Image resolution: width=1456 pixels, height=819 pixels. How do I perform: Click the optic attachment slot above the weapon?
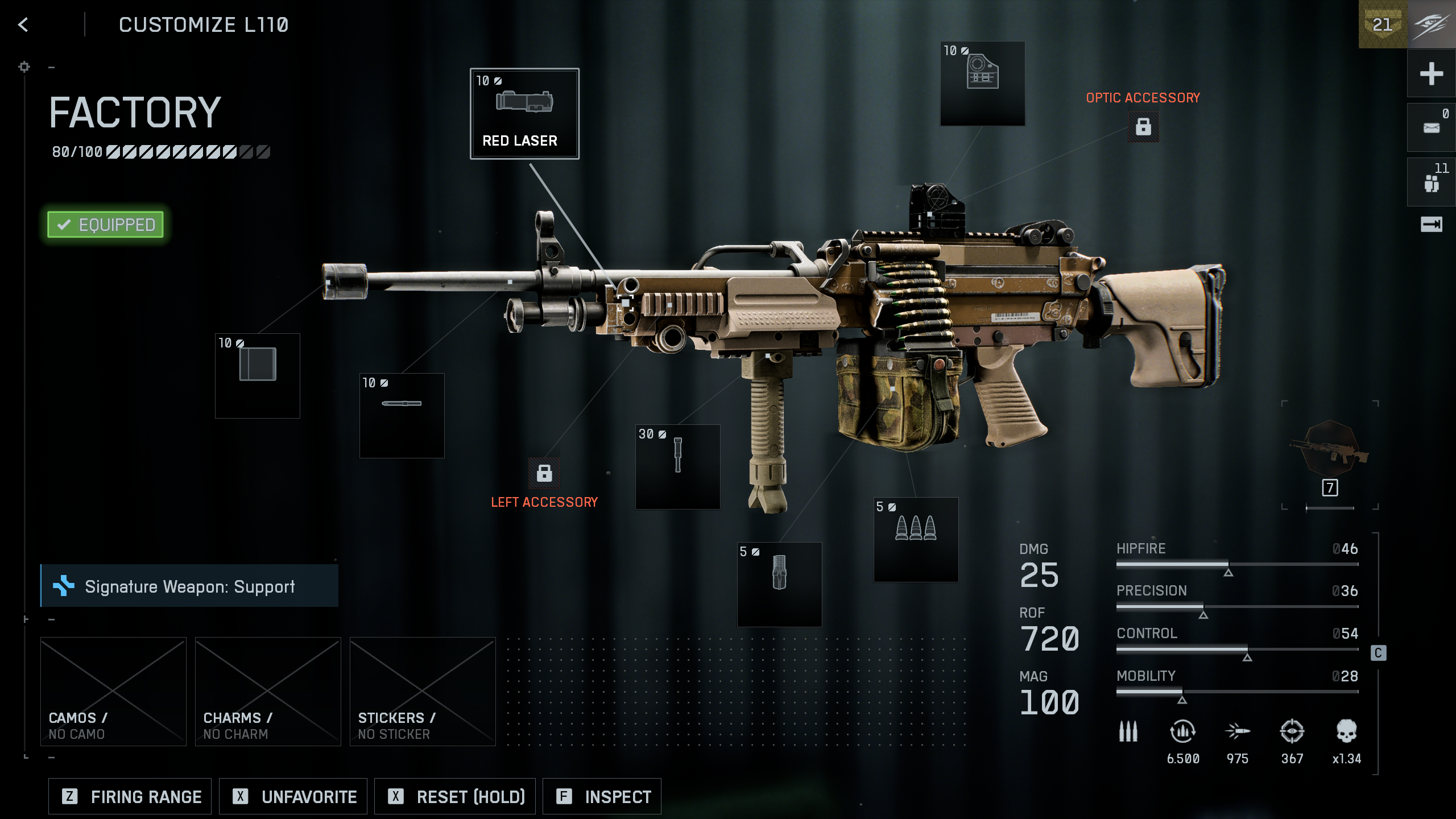[982, 82]
